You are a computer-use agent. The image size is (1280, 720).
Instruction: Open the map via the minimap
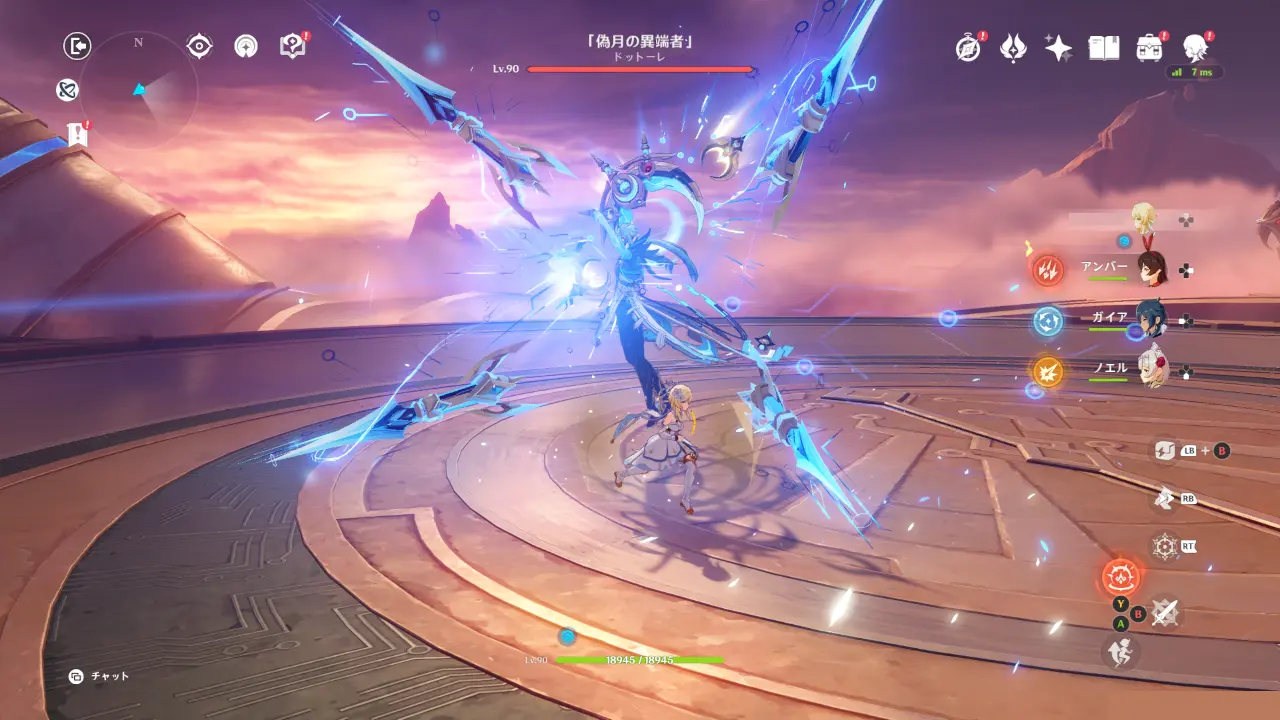pos(138,90)
